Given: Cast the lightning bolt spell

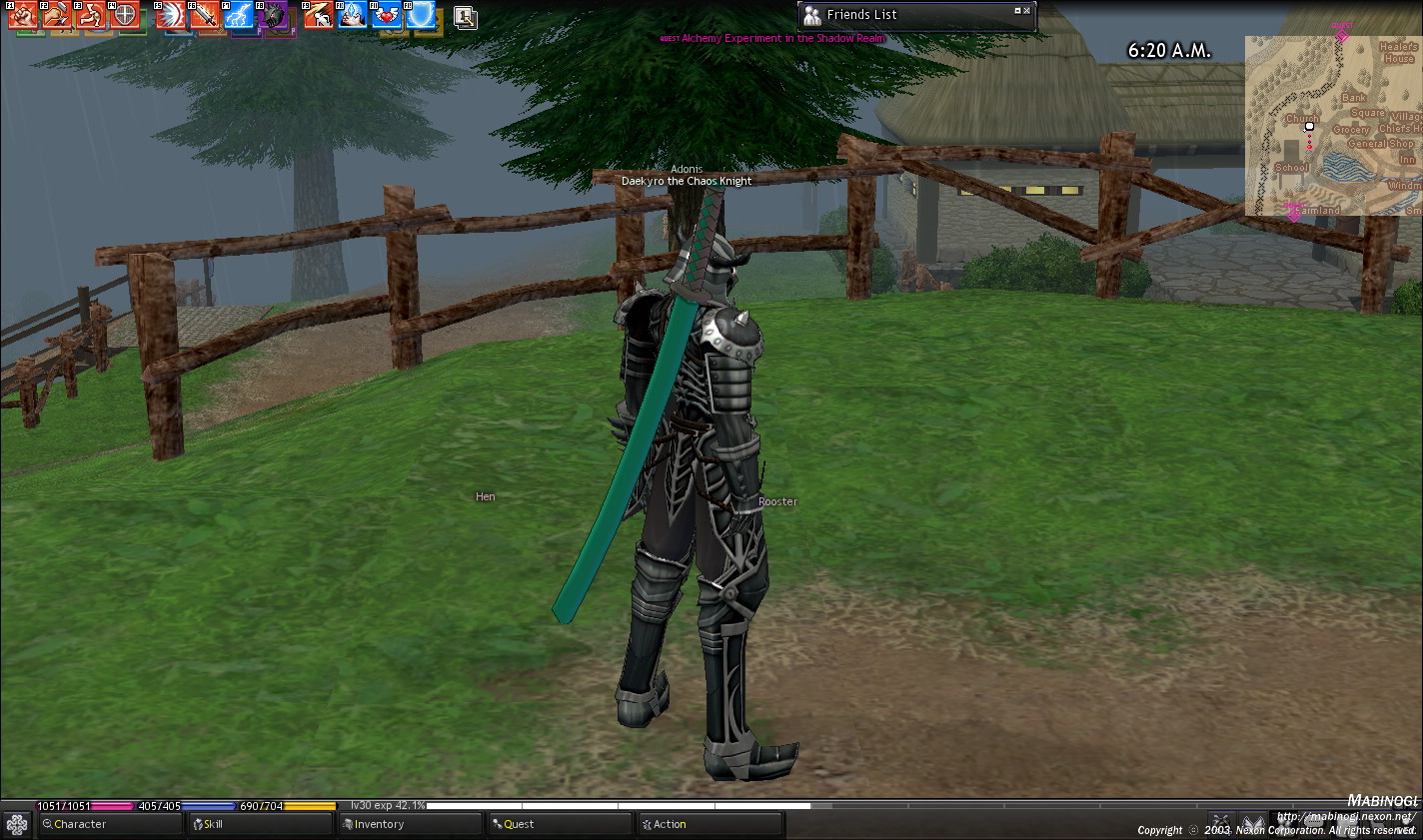Looking at the screenshot, I should 239,15.
